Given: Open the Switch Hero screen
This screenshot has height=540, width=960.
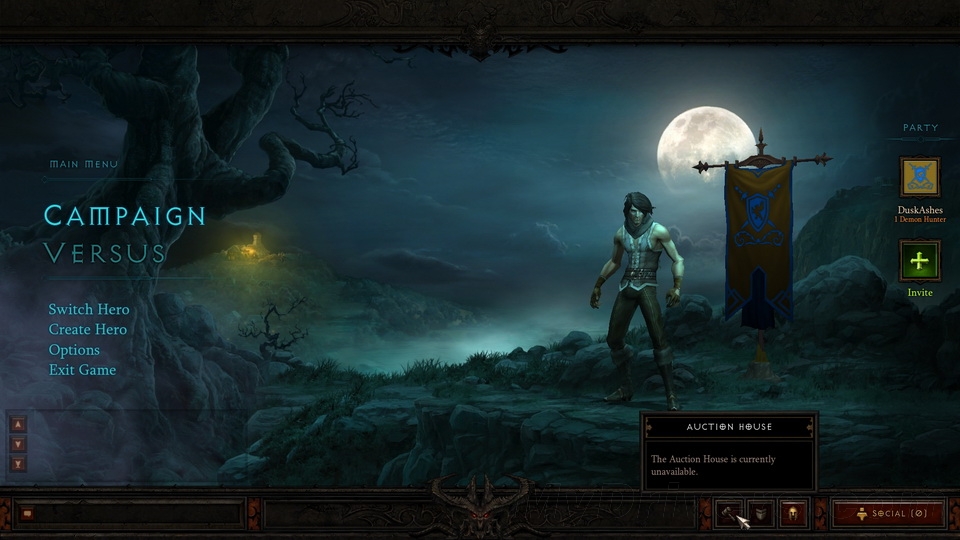Looking at the screenshot, I should click(89, 309).
